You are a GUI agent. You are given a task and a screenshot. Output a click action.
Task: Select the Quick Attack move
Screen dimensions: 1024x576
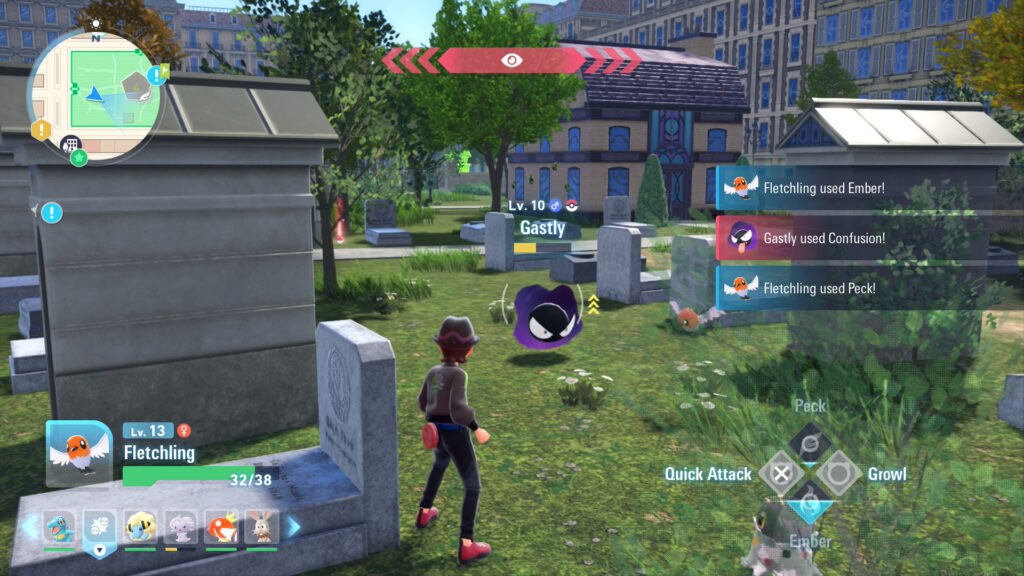point(781,474)
